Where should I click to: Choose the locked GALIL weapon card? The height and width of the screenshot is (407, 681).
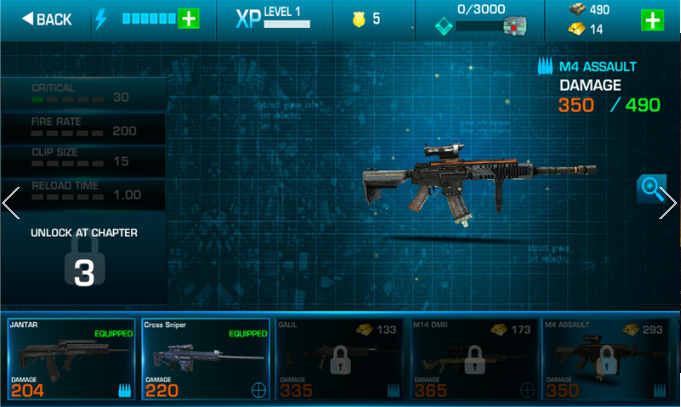pyautogui.click(x=339, y=359)
